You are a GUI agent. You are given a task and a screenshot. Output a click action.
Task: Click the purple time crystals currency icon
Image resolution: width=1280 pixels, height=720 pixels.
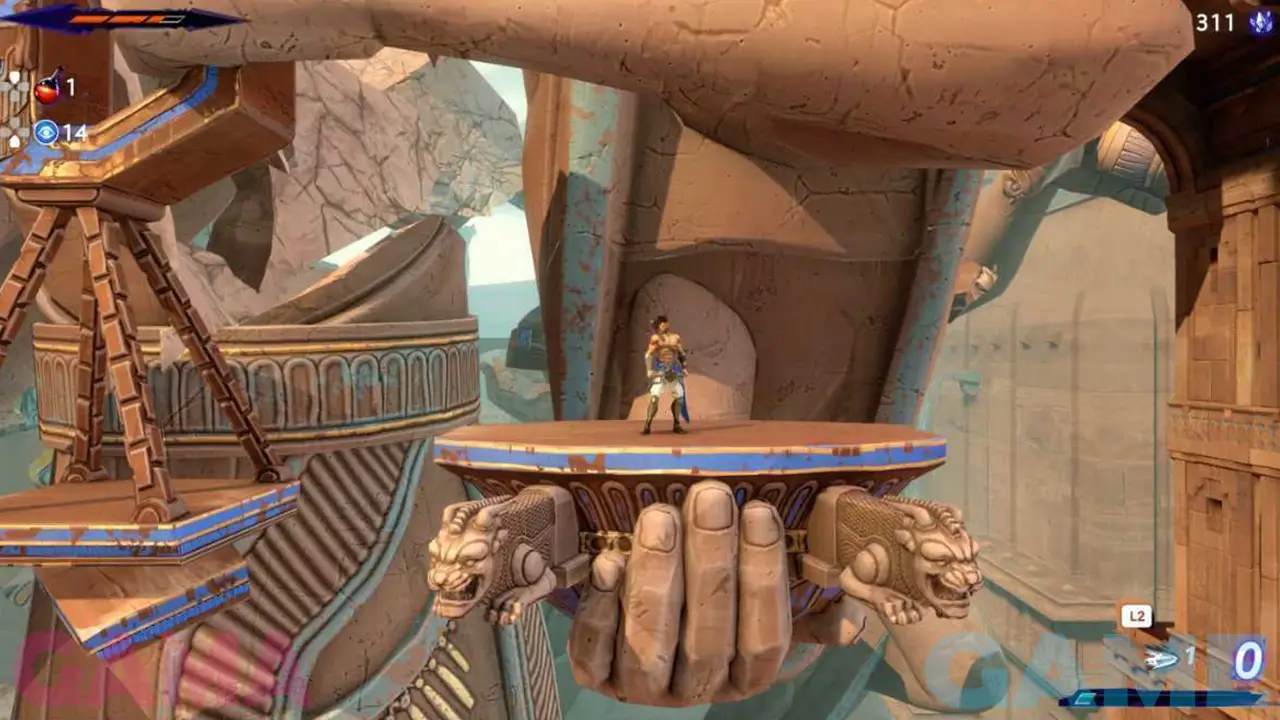pos(1260,22)
